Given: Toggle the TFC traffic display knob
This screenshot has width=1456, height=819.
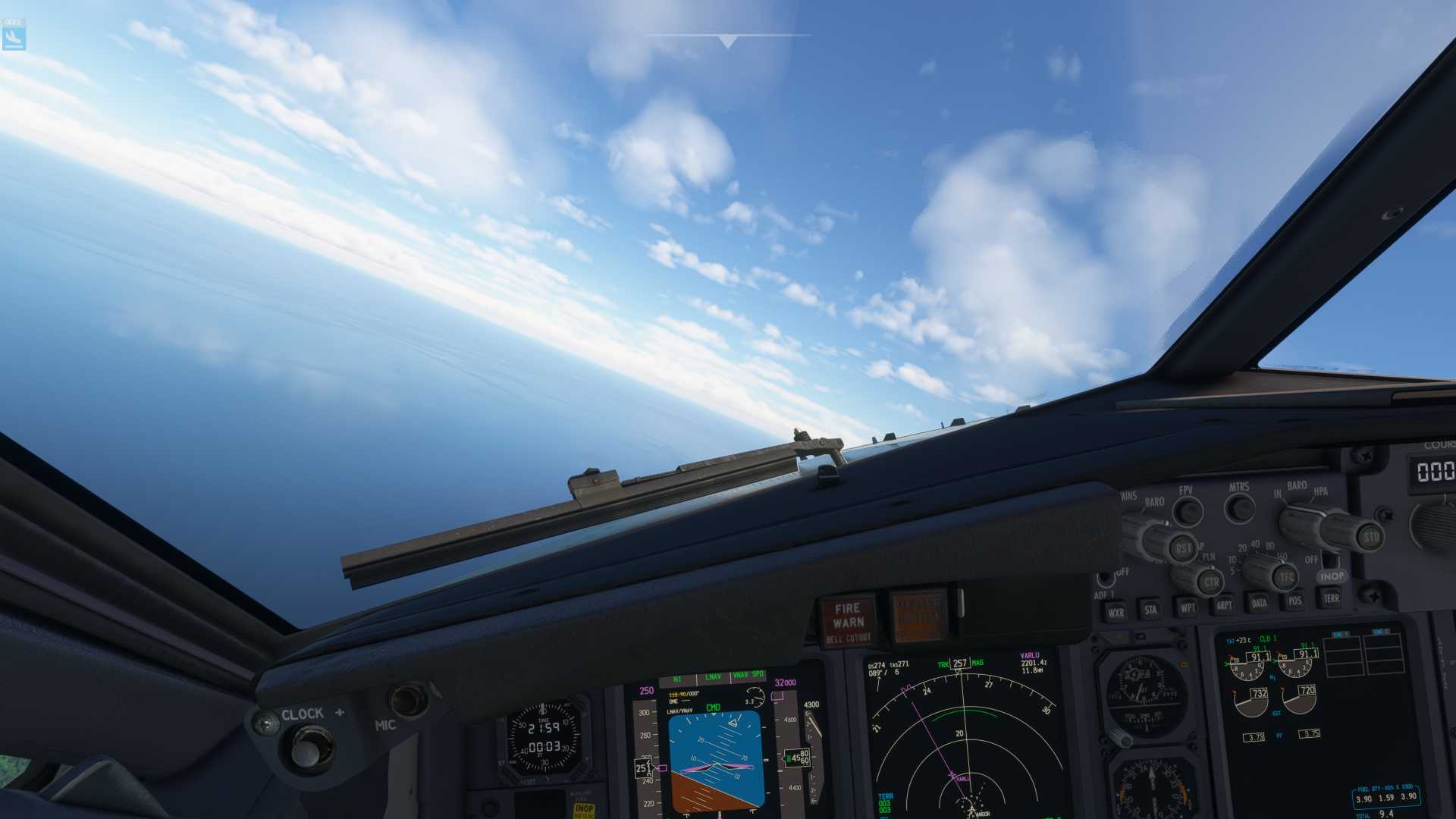Looking at the screenshot, I should click(1285, 576).
